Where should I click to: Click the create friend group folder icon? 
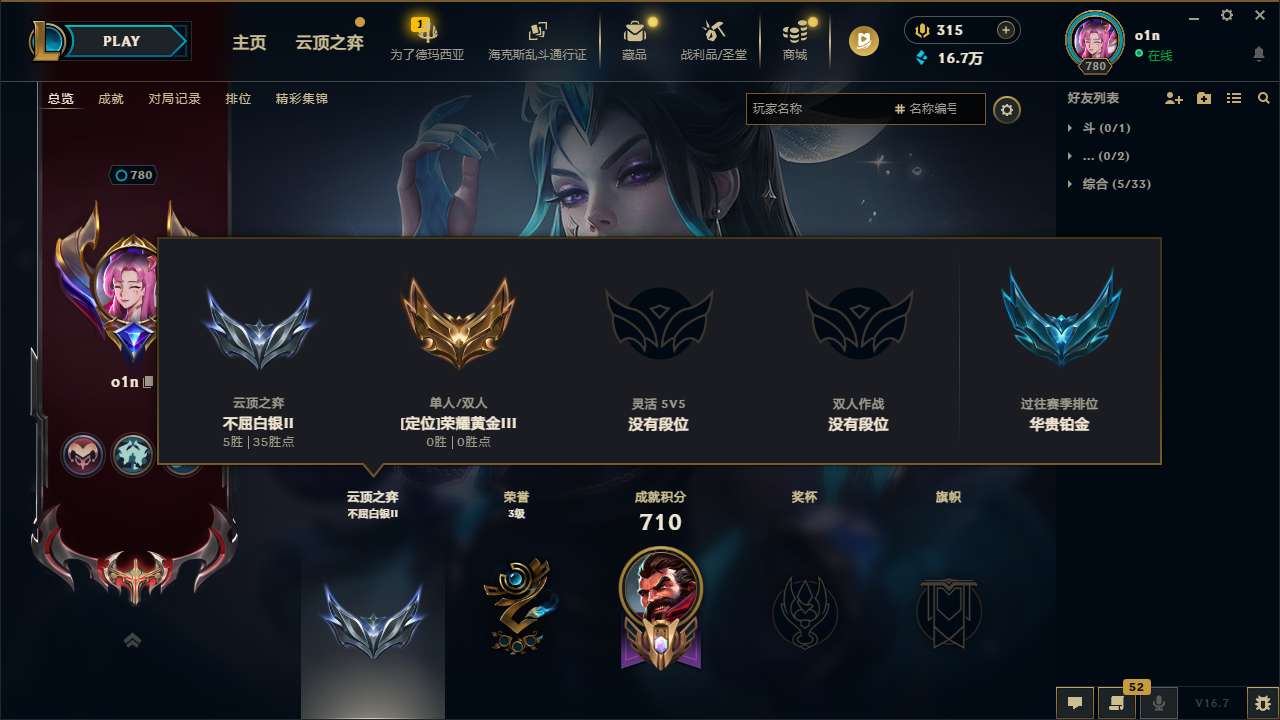tap(1203, 98)
